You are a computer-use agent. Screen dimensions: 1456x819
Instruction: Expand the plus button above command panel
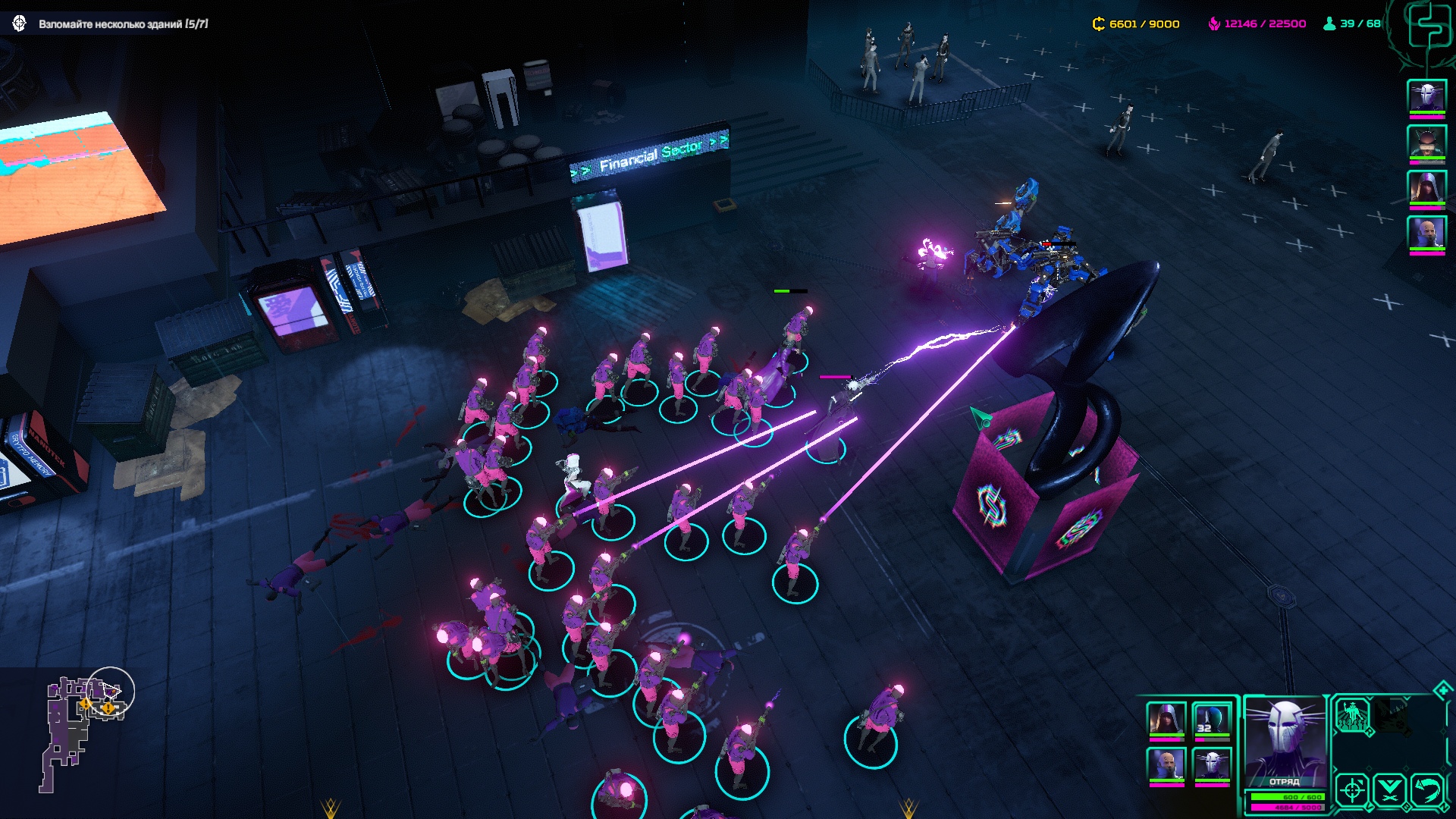tap(1442, 689)
